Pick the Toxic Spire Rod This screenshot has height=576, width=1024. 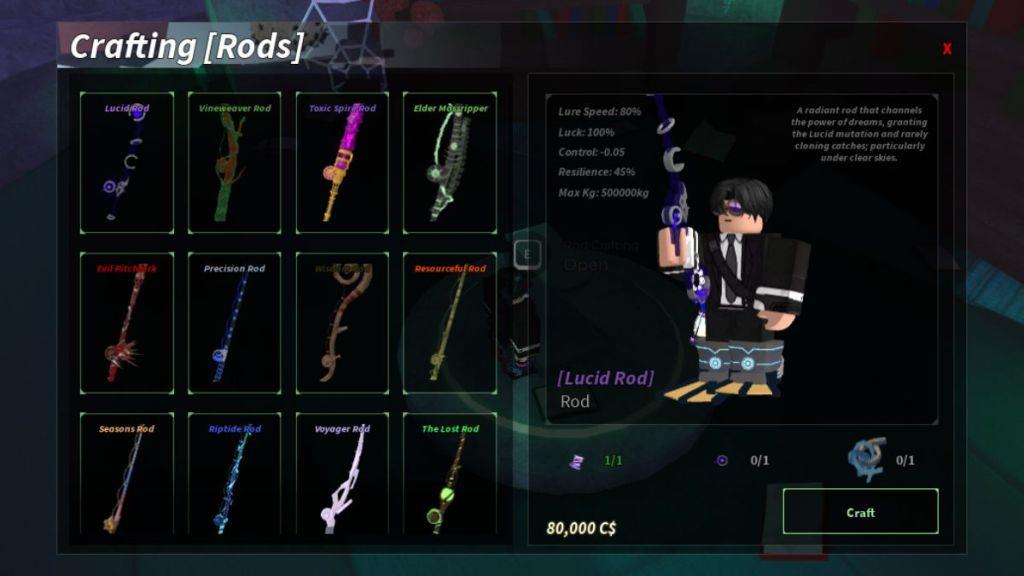[342, 163]
